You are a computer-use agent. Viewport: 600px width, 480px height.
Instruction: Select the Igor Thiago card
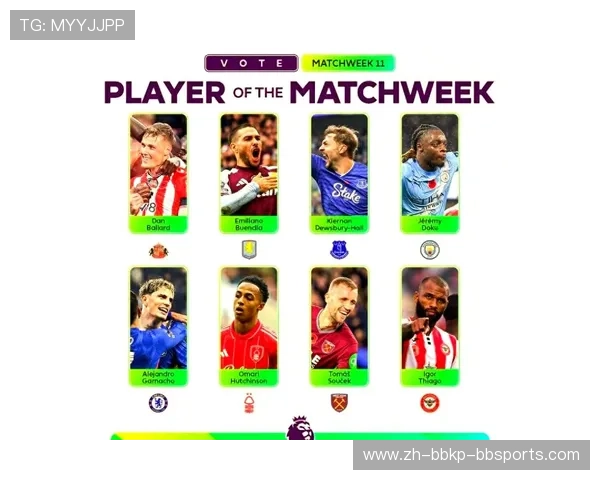[430, 326]
